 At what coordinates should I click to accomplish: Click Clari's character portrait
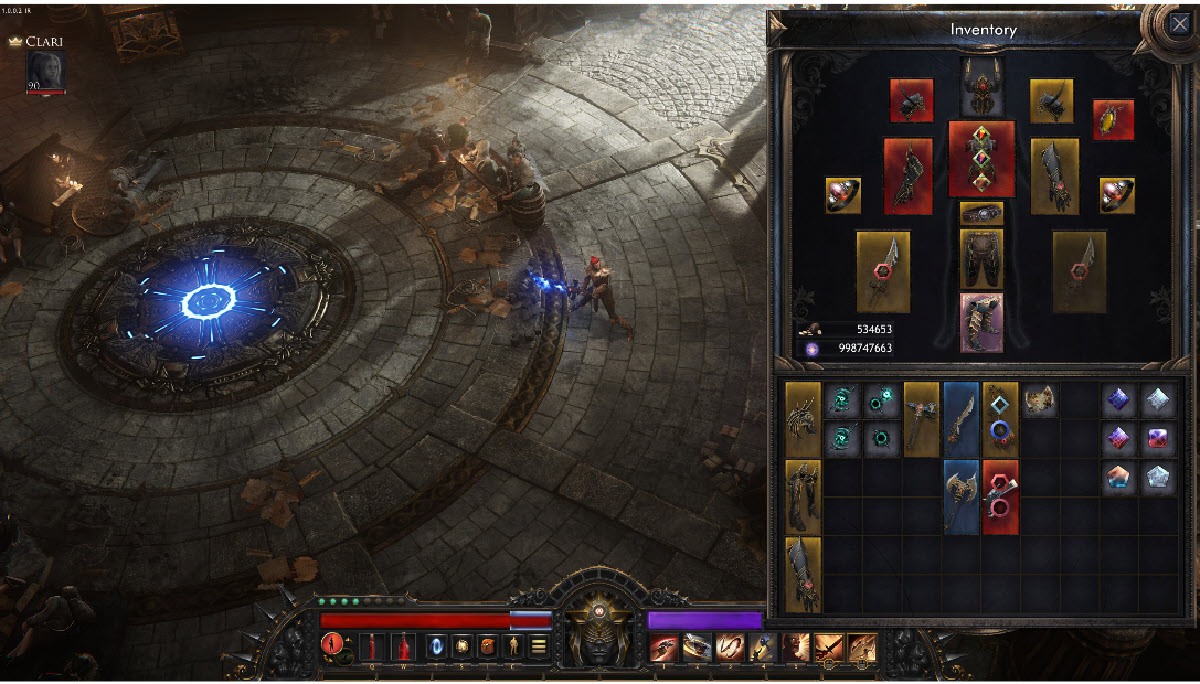47,70
